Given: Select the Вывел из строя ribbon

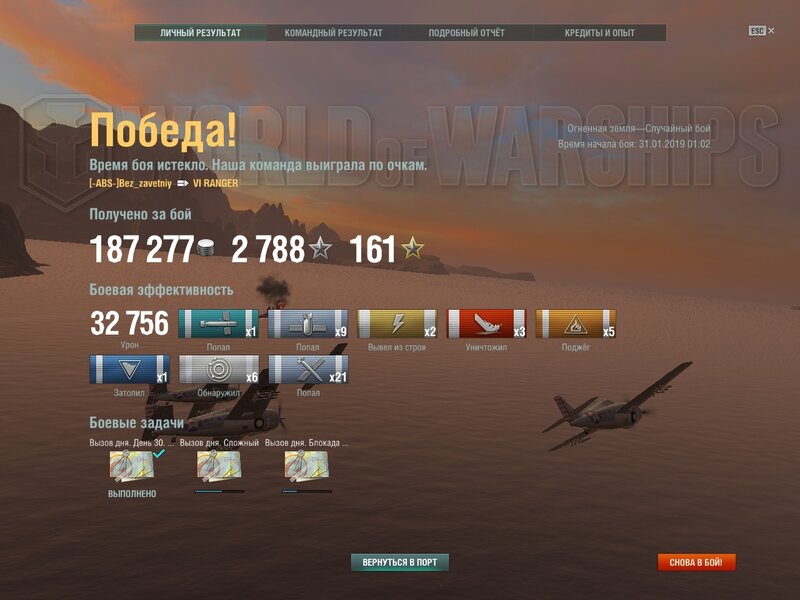Looking at the screenshot, I should coord(397,324).
